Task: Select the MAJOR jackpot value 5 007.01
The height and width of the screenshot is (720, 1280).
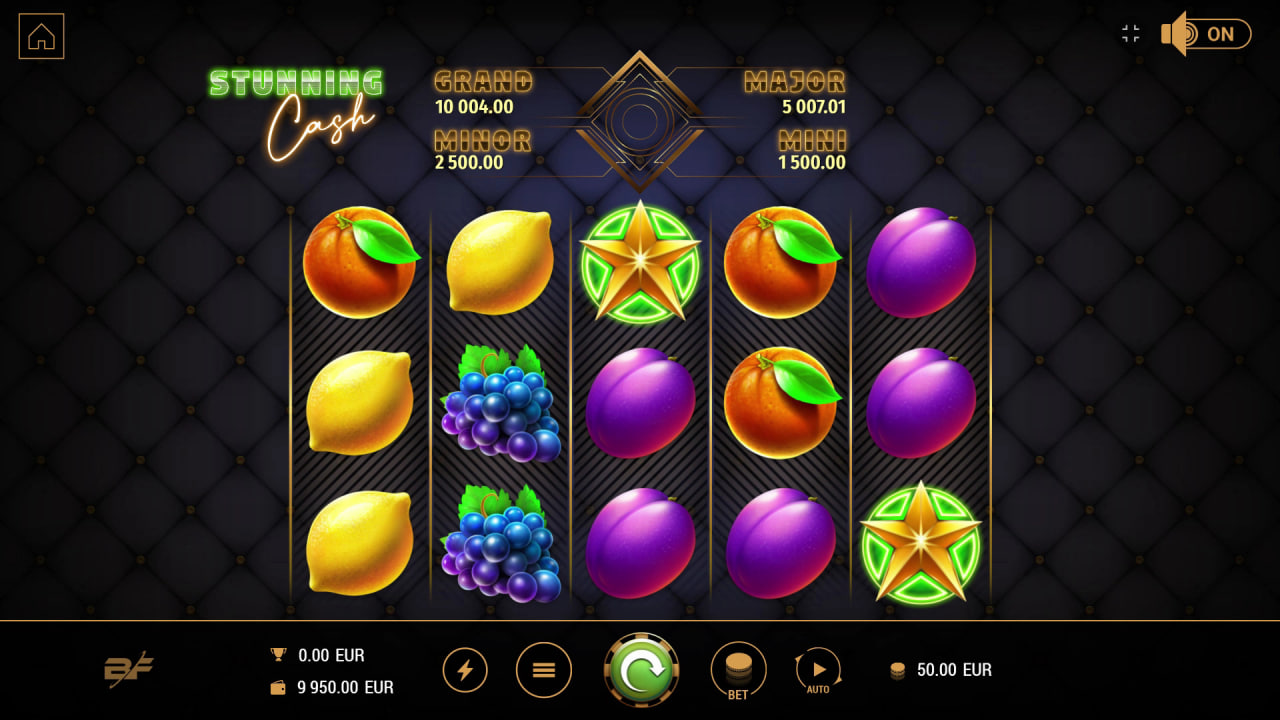Action: 813,107
